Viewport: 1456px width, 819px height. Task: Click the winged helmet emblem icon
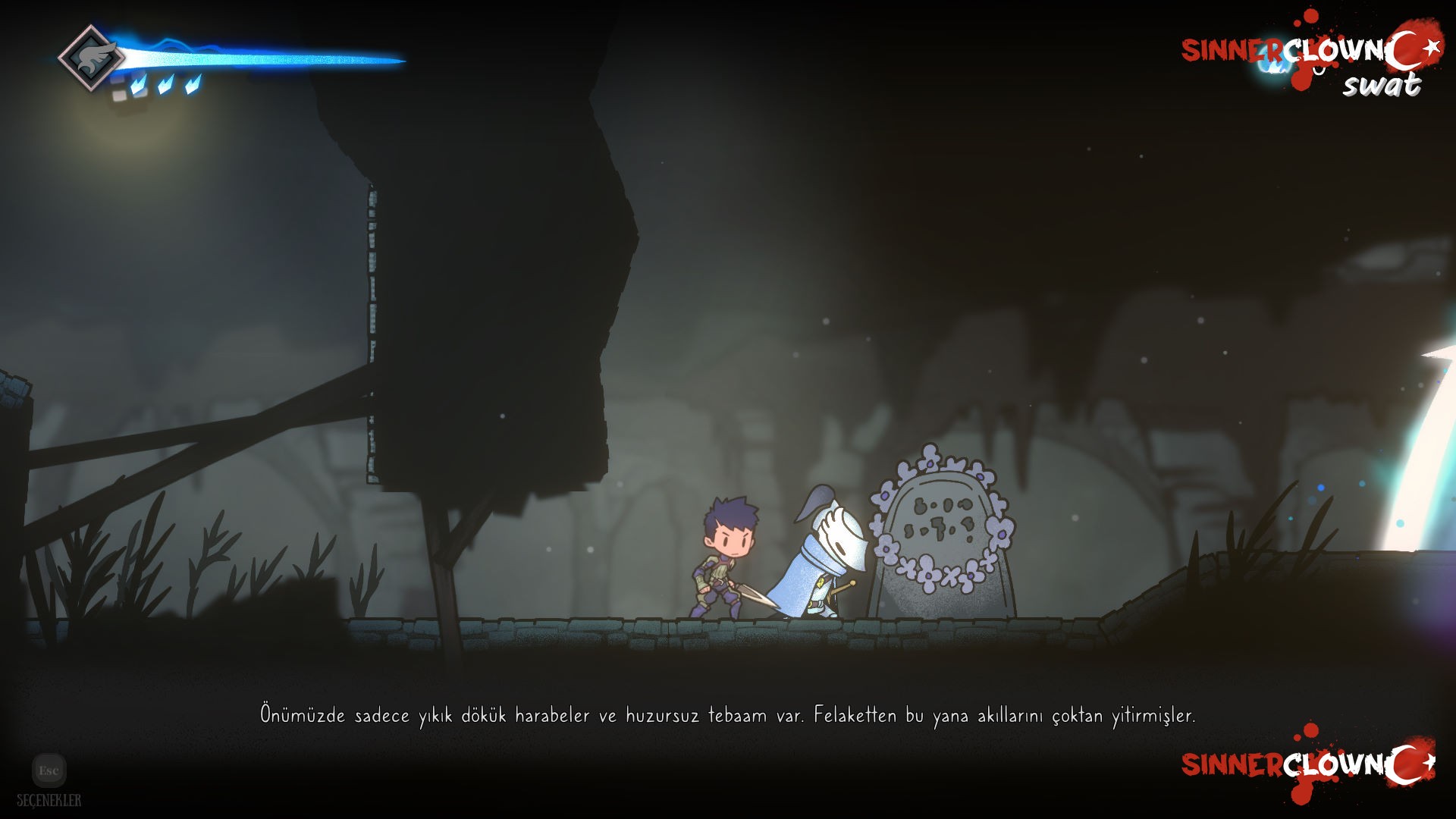(x=92, y=58)
